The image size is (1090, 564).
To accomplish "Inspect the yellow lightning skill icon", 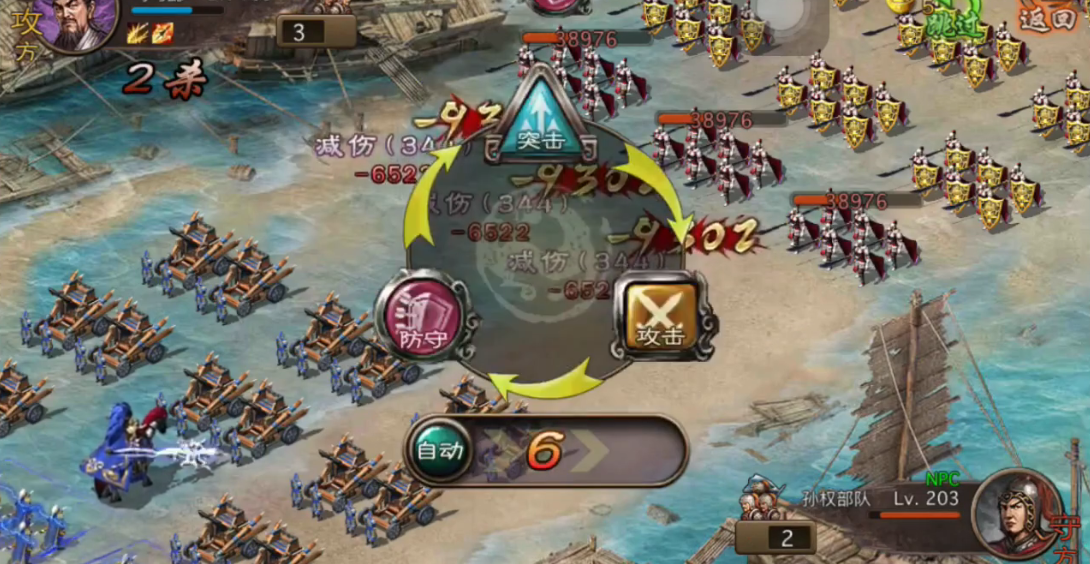I will coord(137,33).
